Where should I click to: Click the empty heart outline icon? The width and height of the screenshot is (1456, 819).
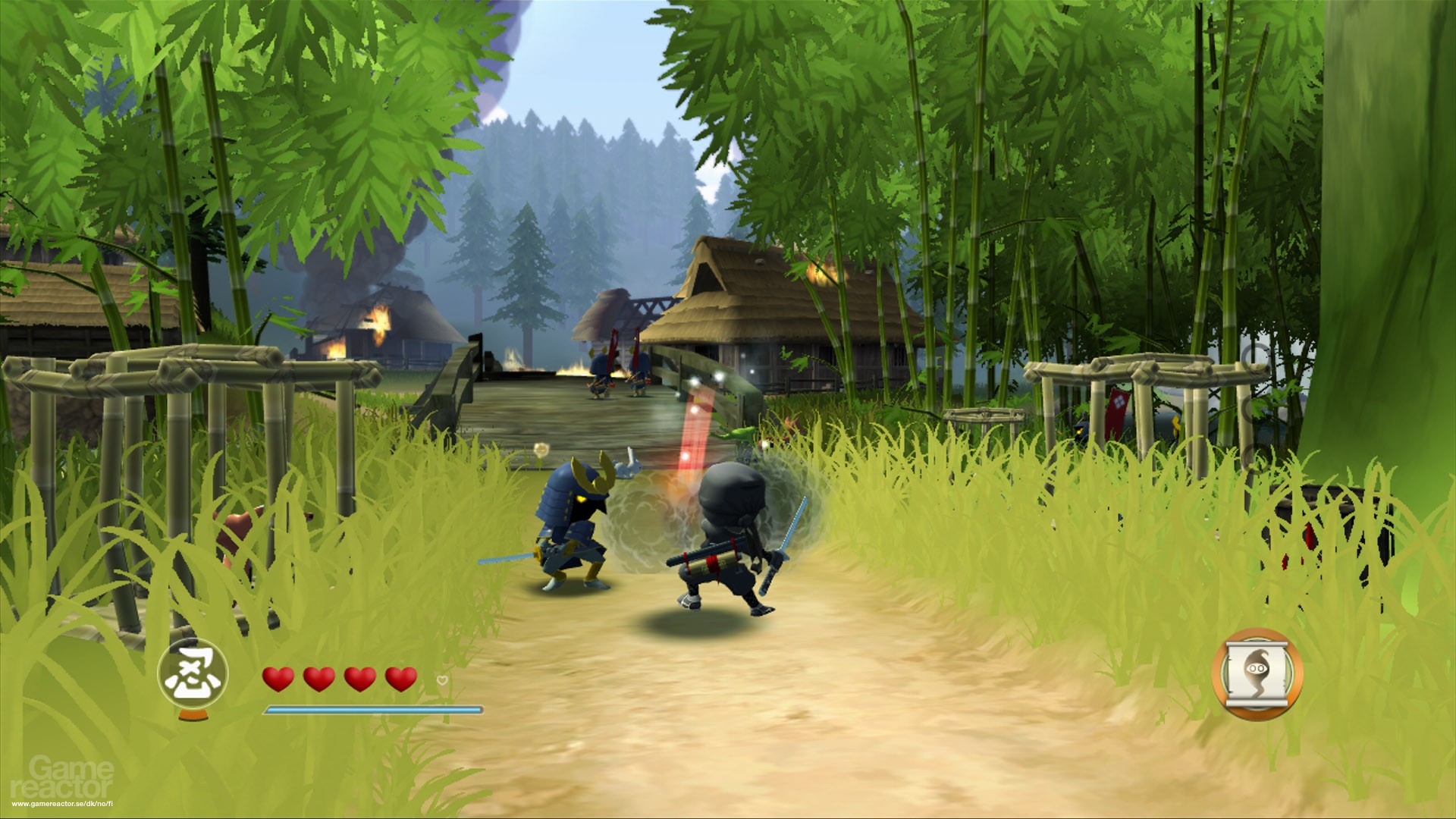click(441, 680)
